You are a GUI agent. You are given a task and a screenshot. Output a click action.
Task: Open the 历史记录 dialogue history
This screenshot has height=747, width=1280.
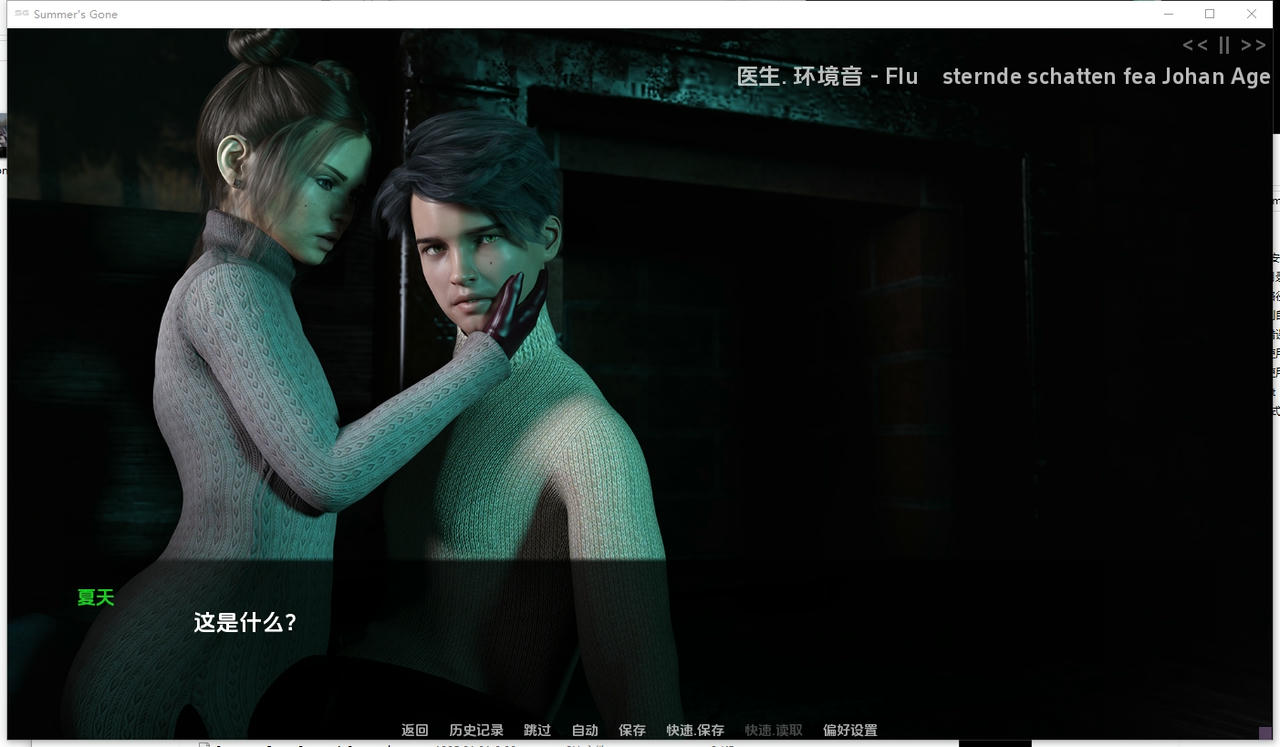(476, 730)
